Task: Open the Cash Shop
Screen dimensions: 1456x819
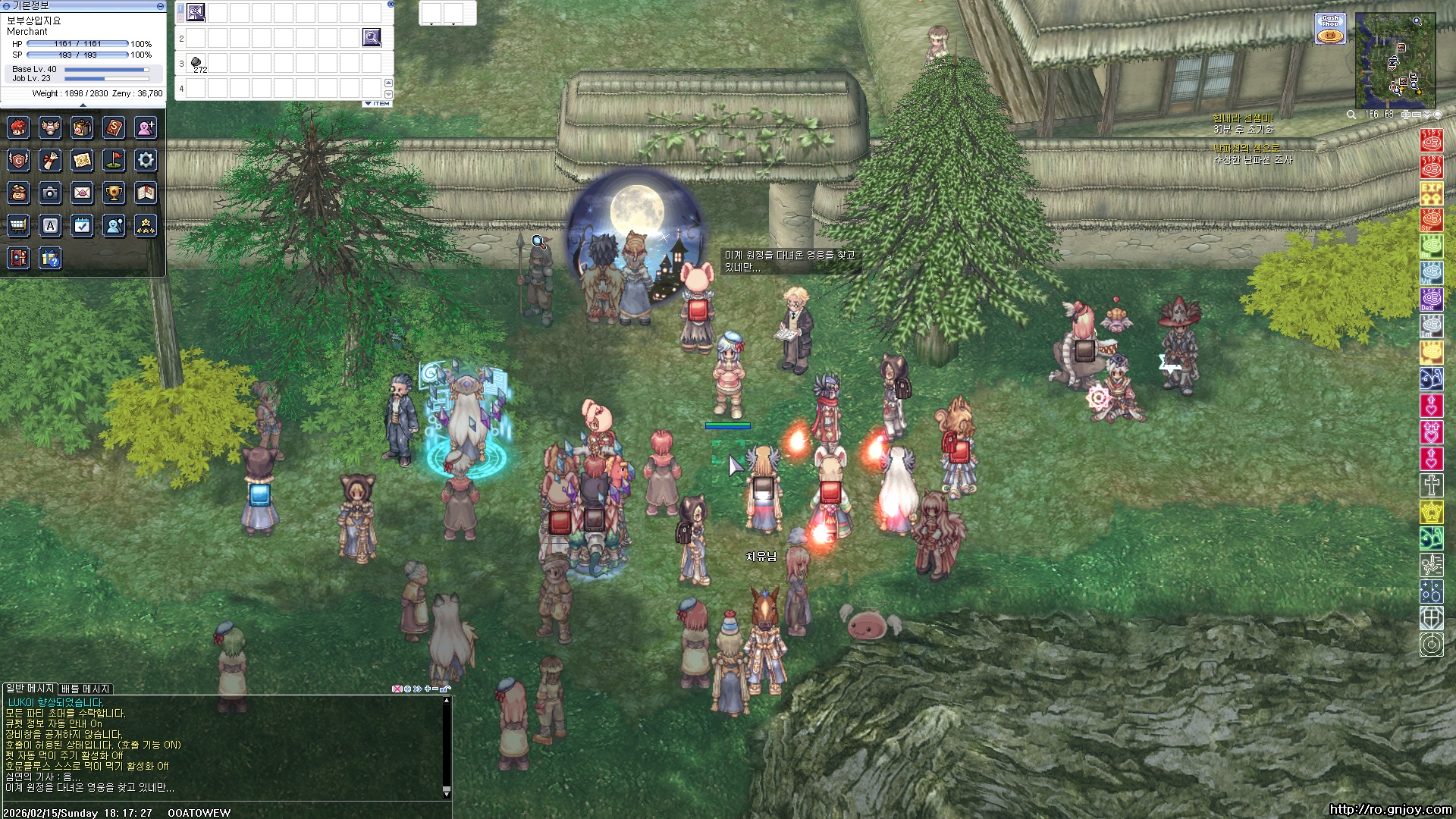Action: [x=1330, y=29]
